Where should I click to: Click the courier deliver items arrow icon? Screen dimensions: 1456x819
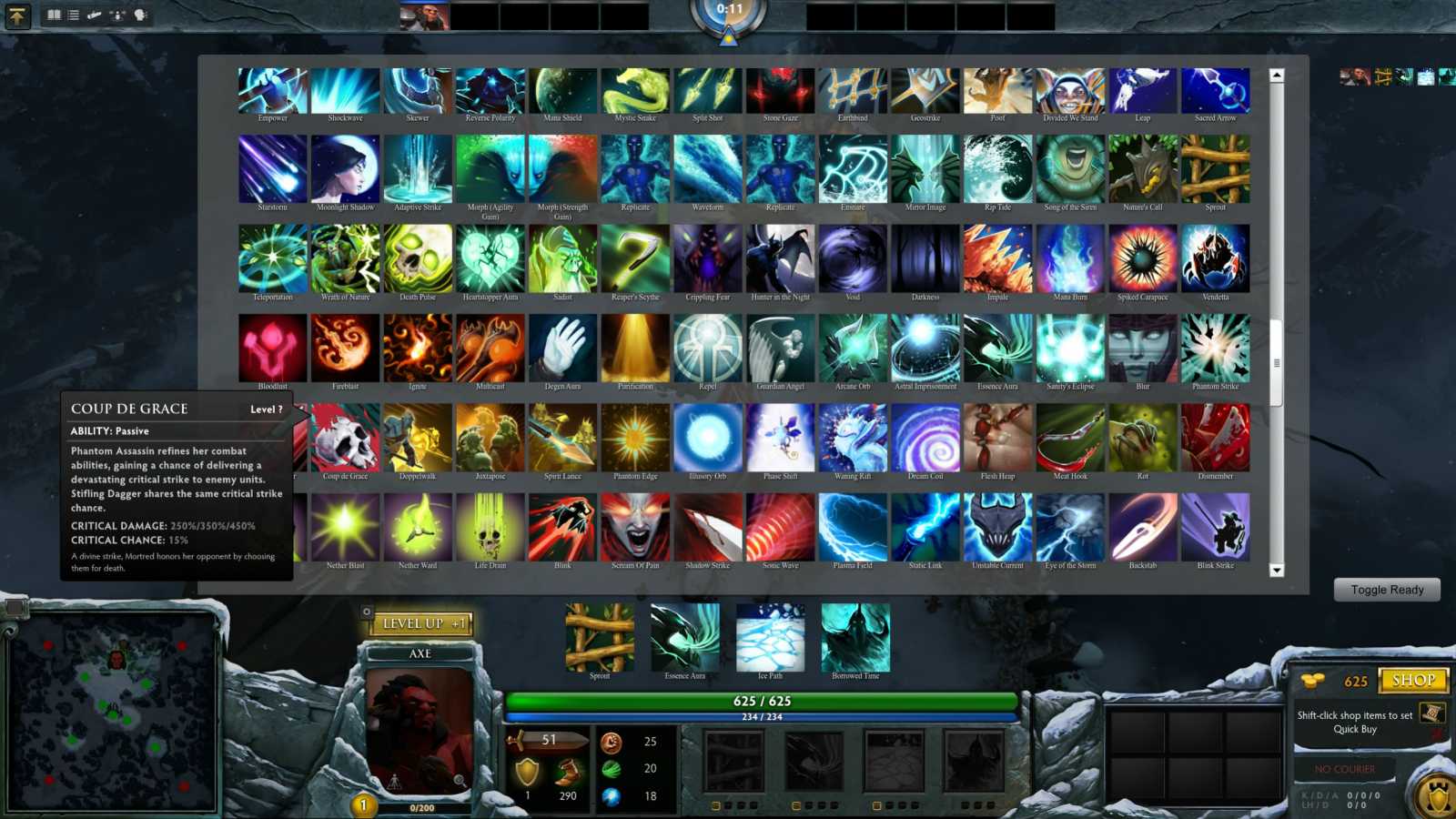tap(16, 16)
